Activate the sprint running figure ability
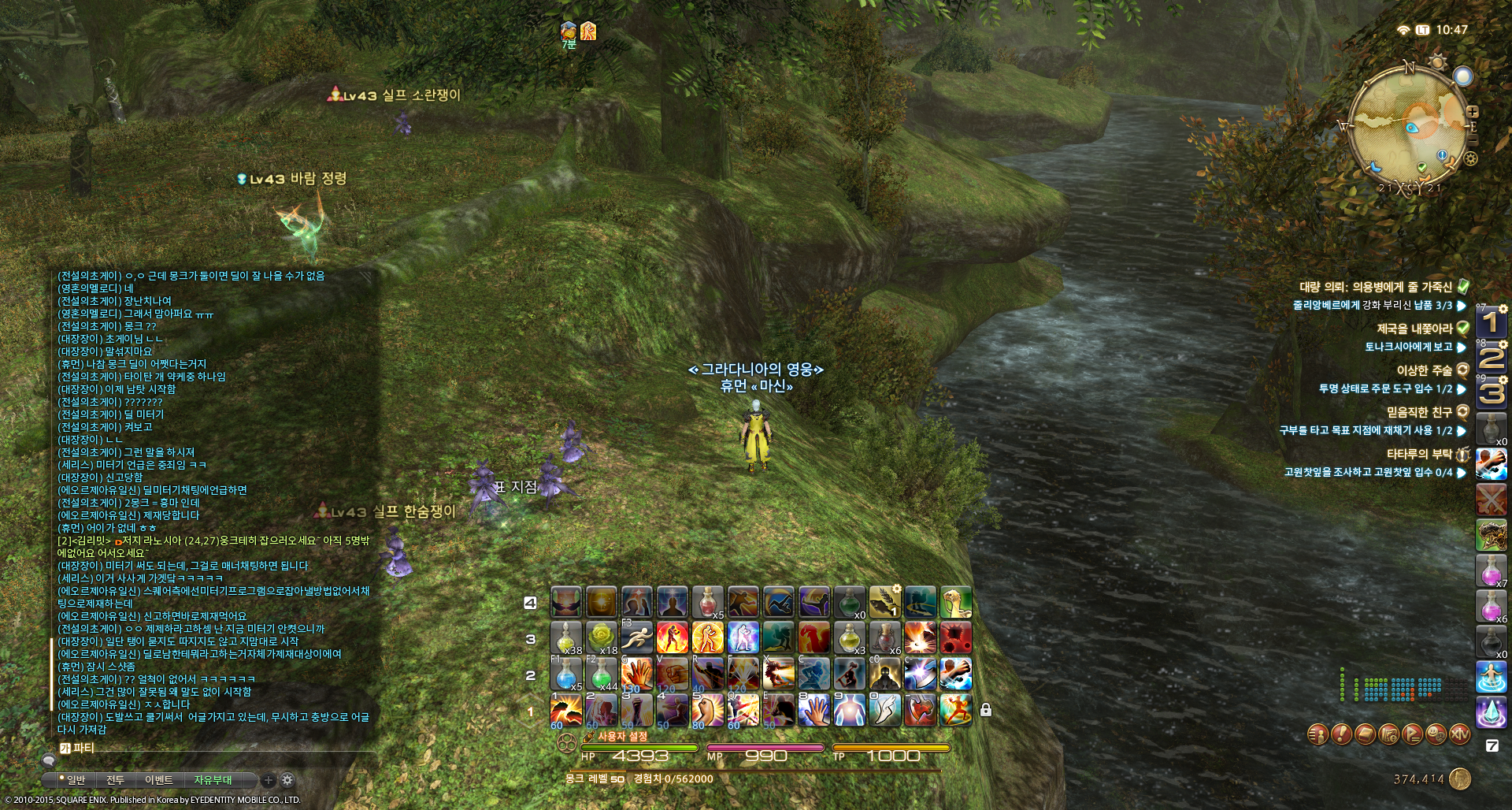Viewport: 1512px width, 810px height. pyautogui.click(x=637, y=638)
